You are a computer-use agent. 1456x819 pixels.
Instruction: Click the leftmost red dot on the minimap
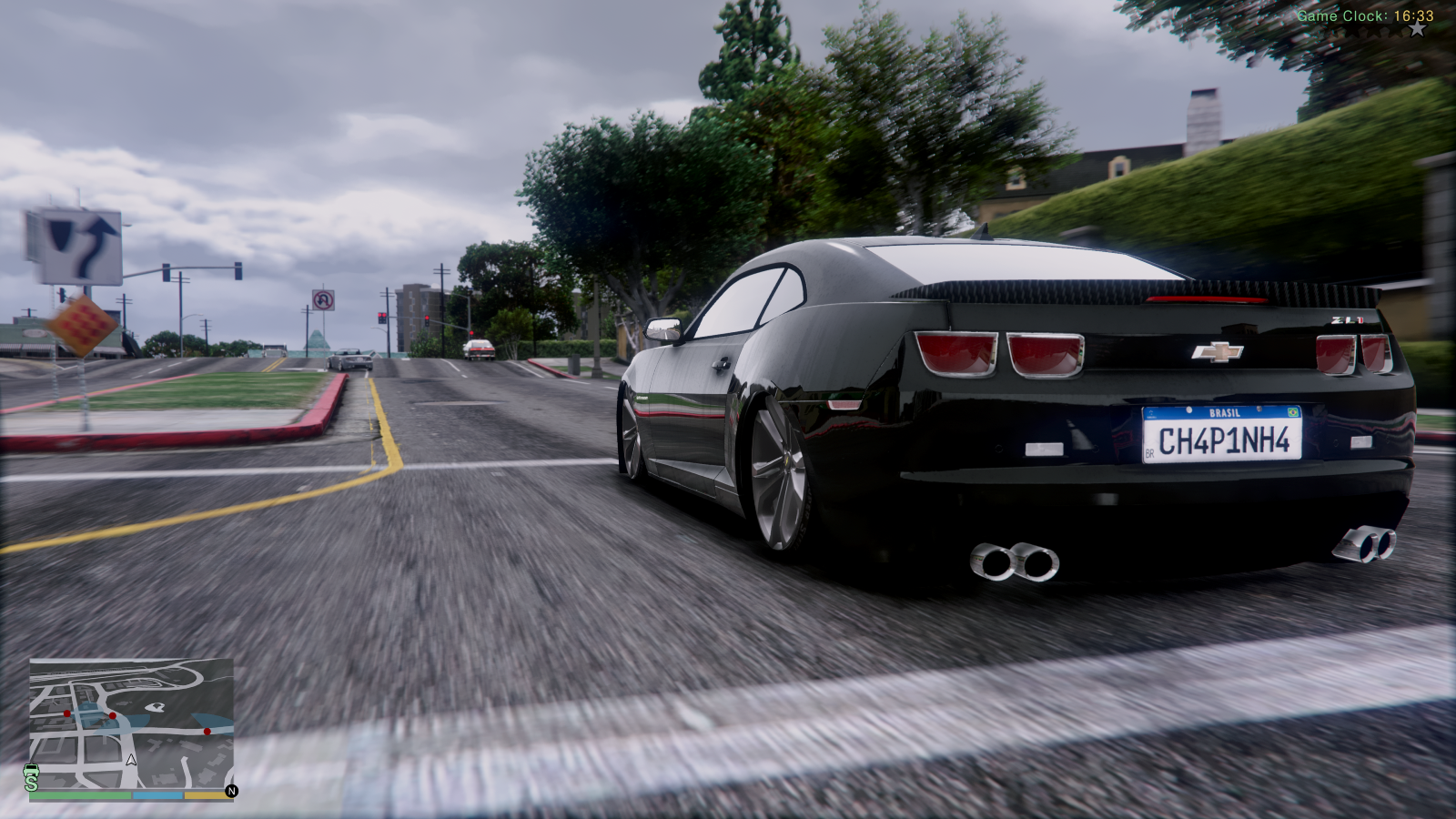coord(66,713)
